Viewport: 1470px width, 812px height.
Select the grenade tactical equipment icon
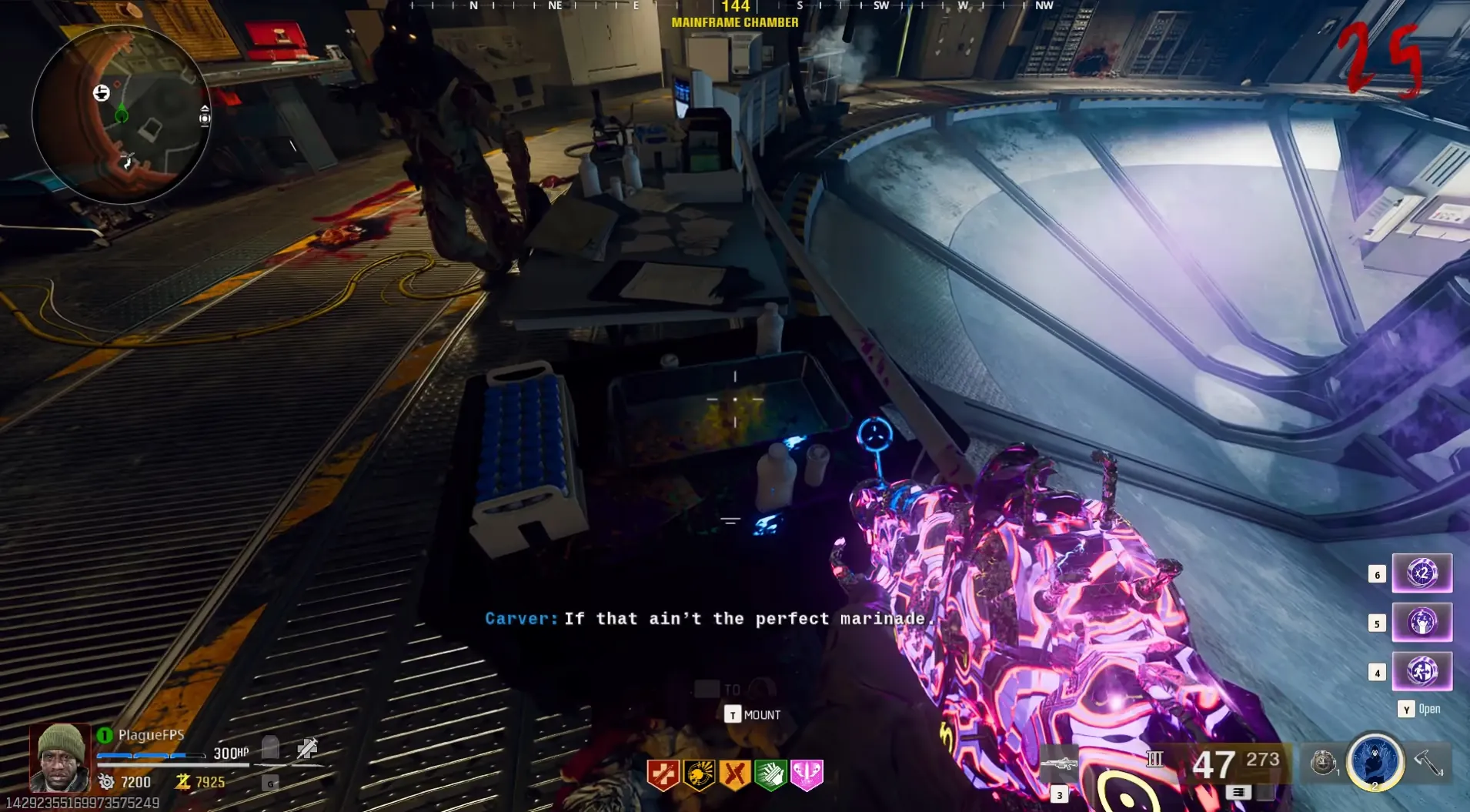click(1323, 762)
